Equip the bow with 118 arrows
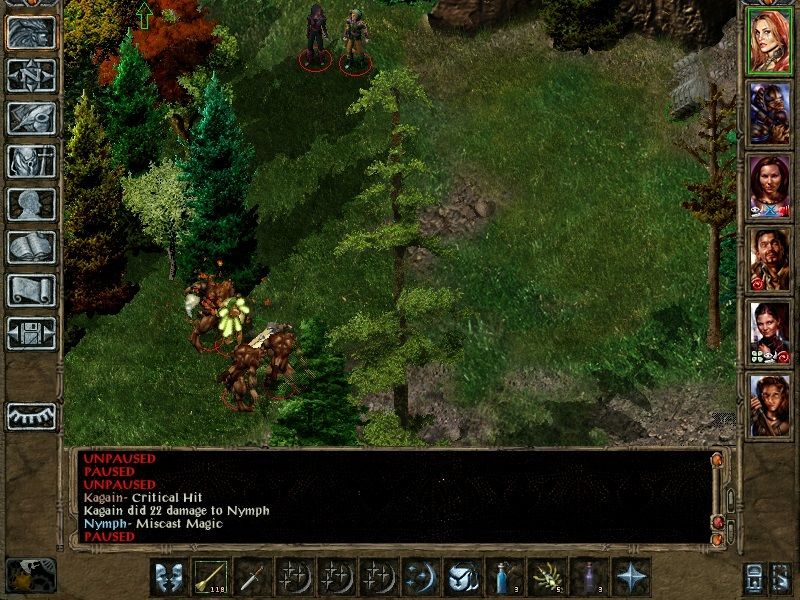 (211, 578)
